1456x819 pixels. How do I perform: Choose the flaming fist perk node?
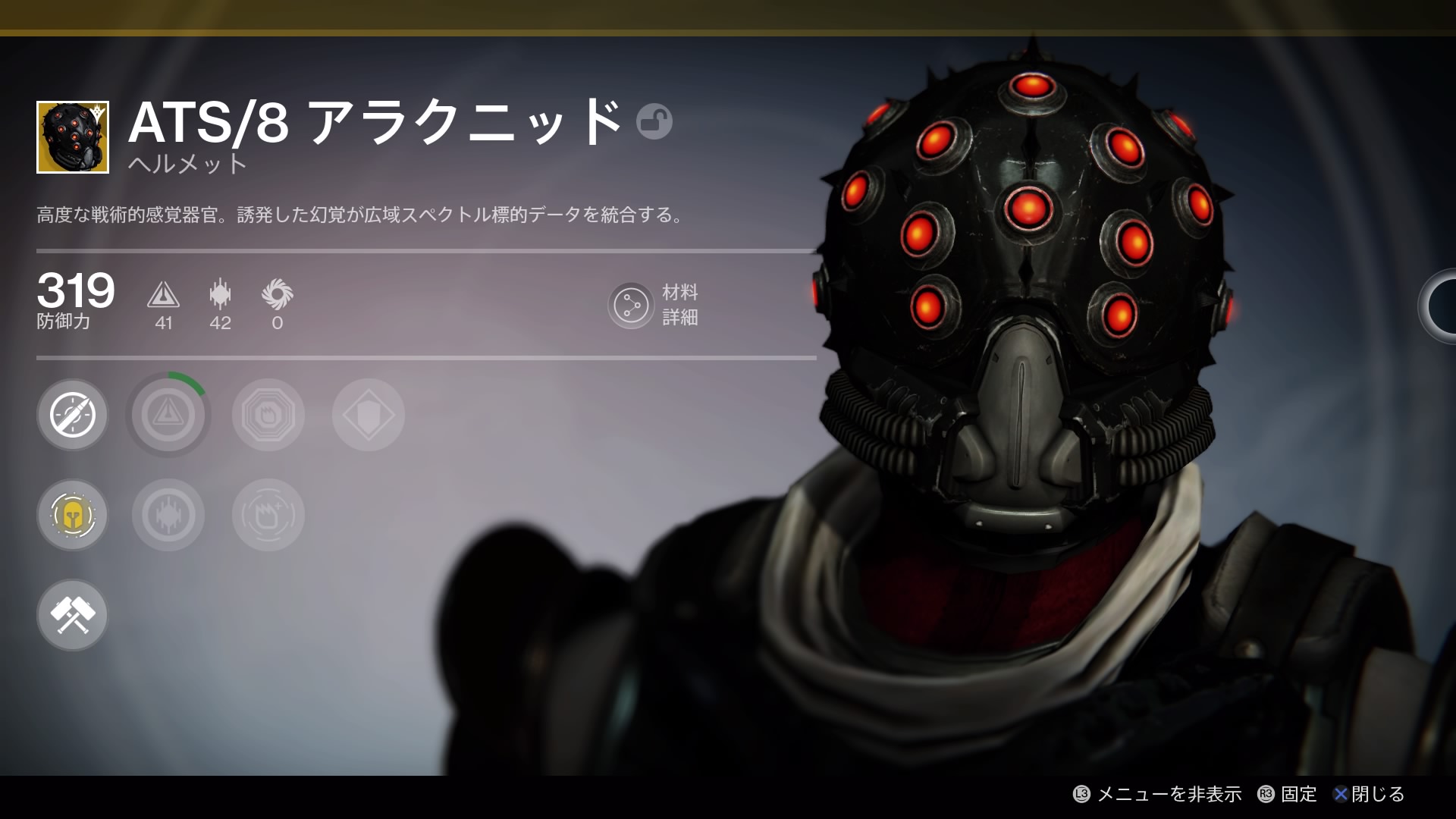[x=268, y=516]
